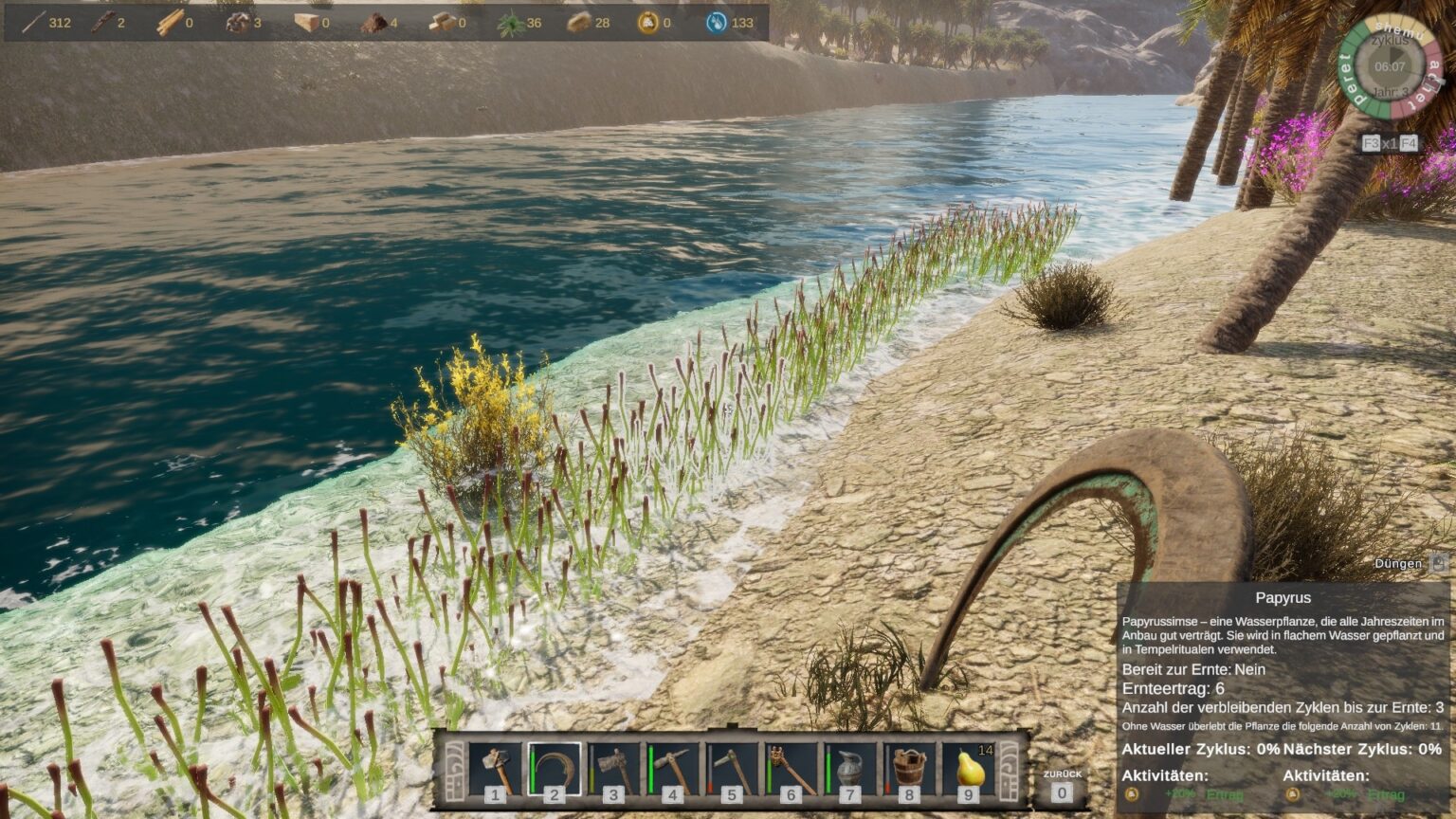This screenshot has height=819, width=1456.
Task: Switch to the hoe in slot 5
Action: pyautogui.click(x=732, y=768)
